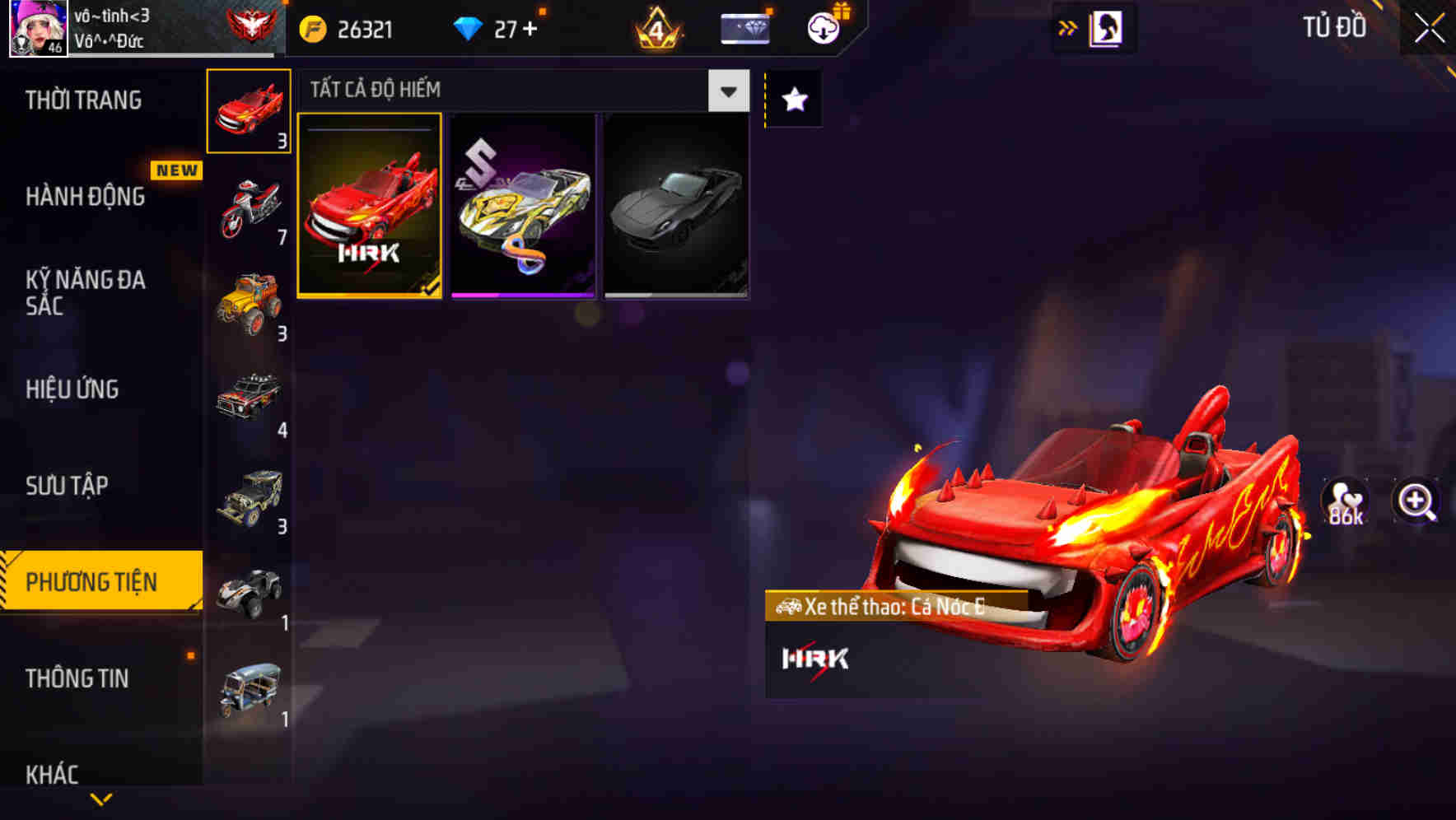1456x820 pixels.
Task: Expand the bottom chevron under KHÁC
Action: tap(101, 800)
